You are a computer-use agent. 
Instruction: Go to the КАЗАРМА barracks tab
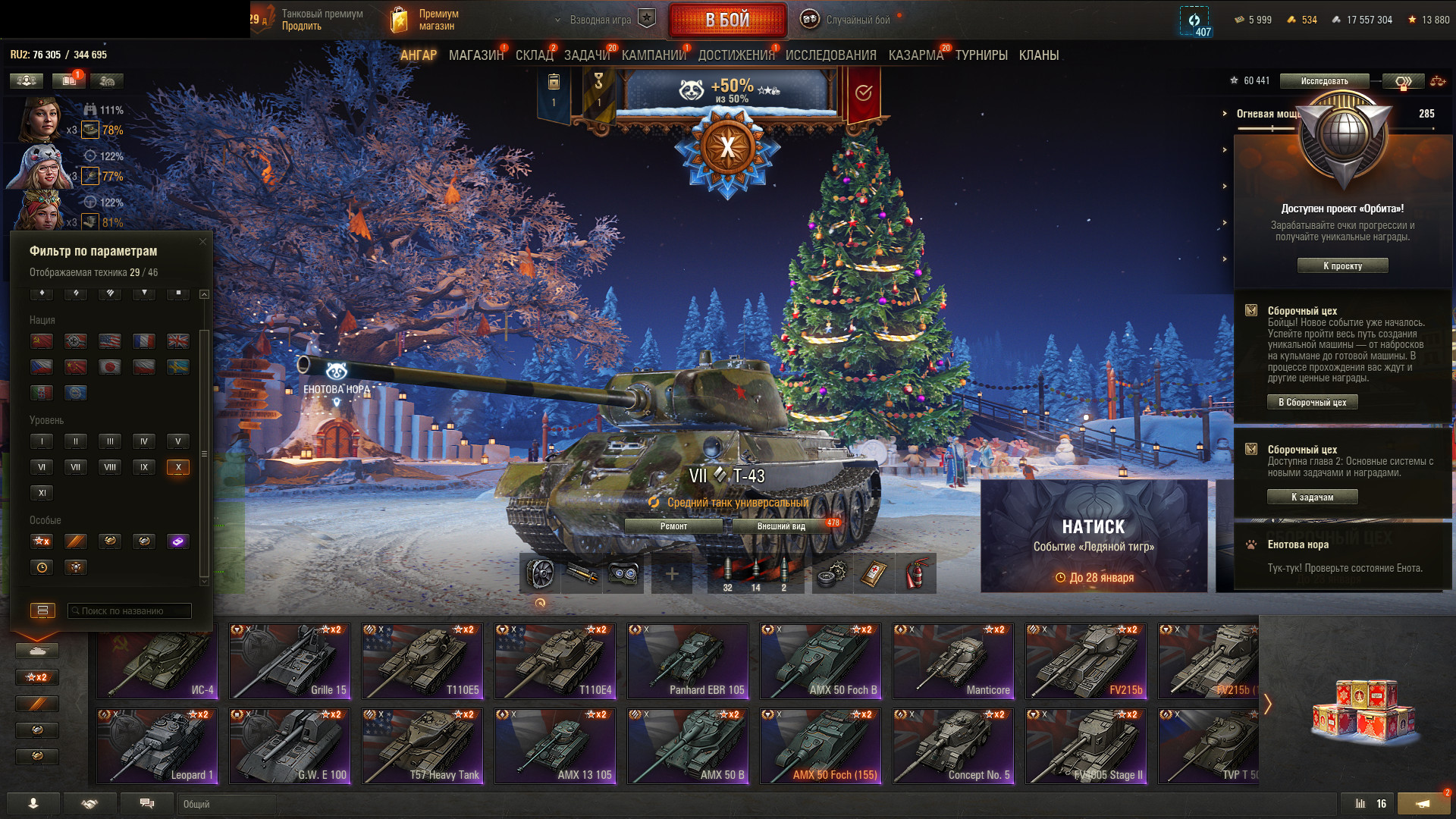coord(915,55)
